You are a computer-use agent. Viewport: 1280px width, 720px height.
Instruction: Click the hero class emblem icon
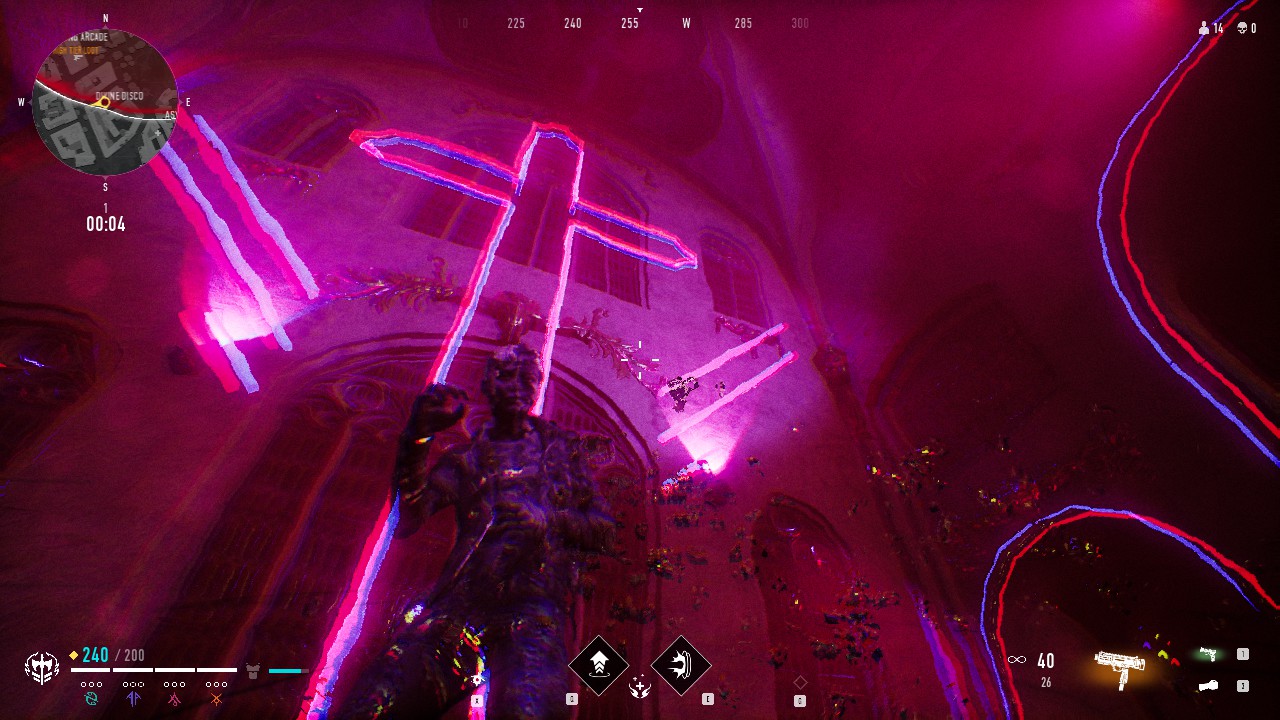pos(42,667)
